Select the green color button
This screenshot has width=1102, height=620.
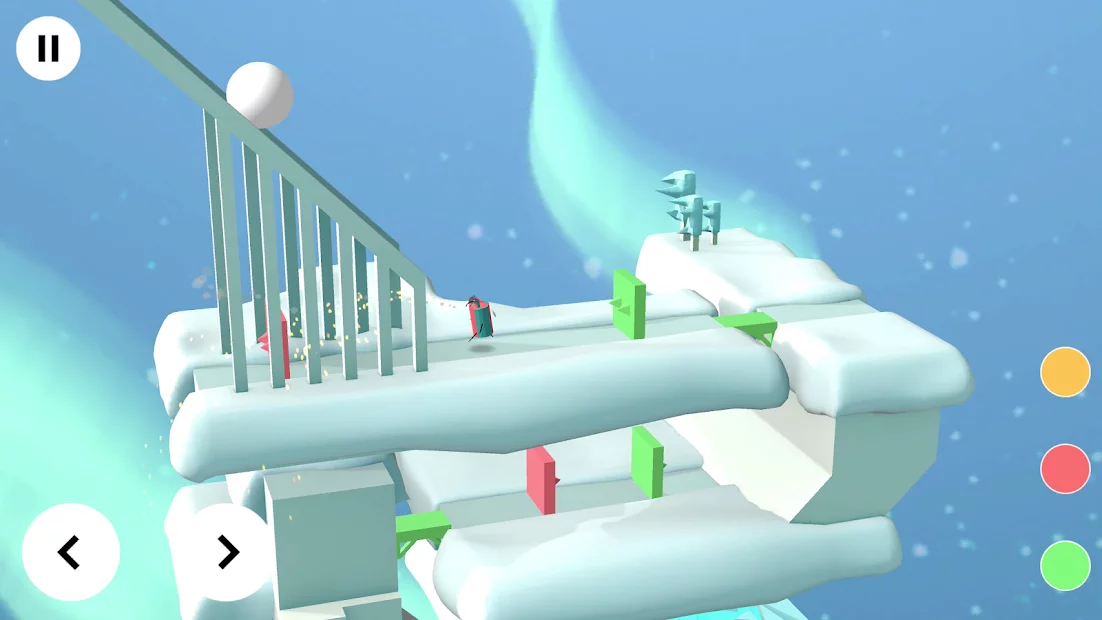[1065, 565]
